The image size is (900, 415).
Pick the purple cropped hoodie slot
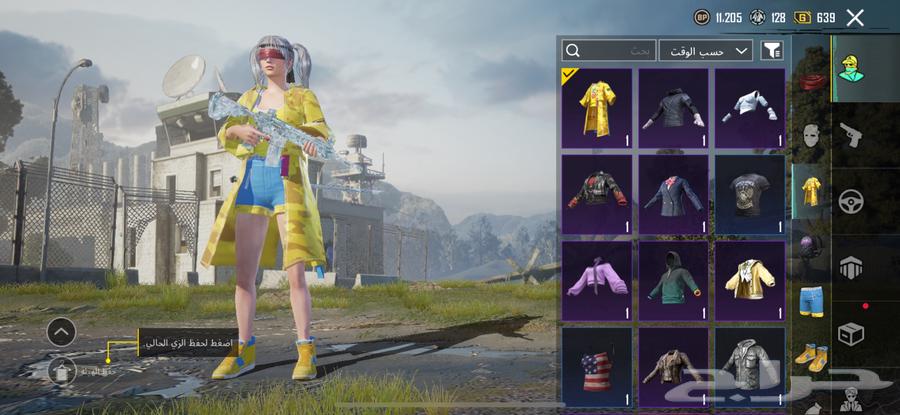[x=597, y=280]
